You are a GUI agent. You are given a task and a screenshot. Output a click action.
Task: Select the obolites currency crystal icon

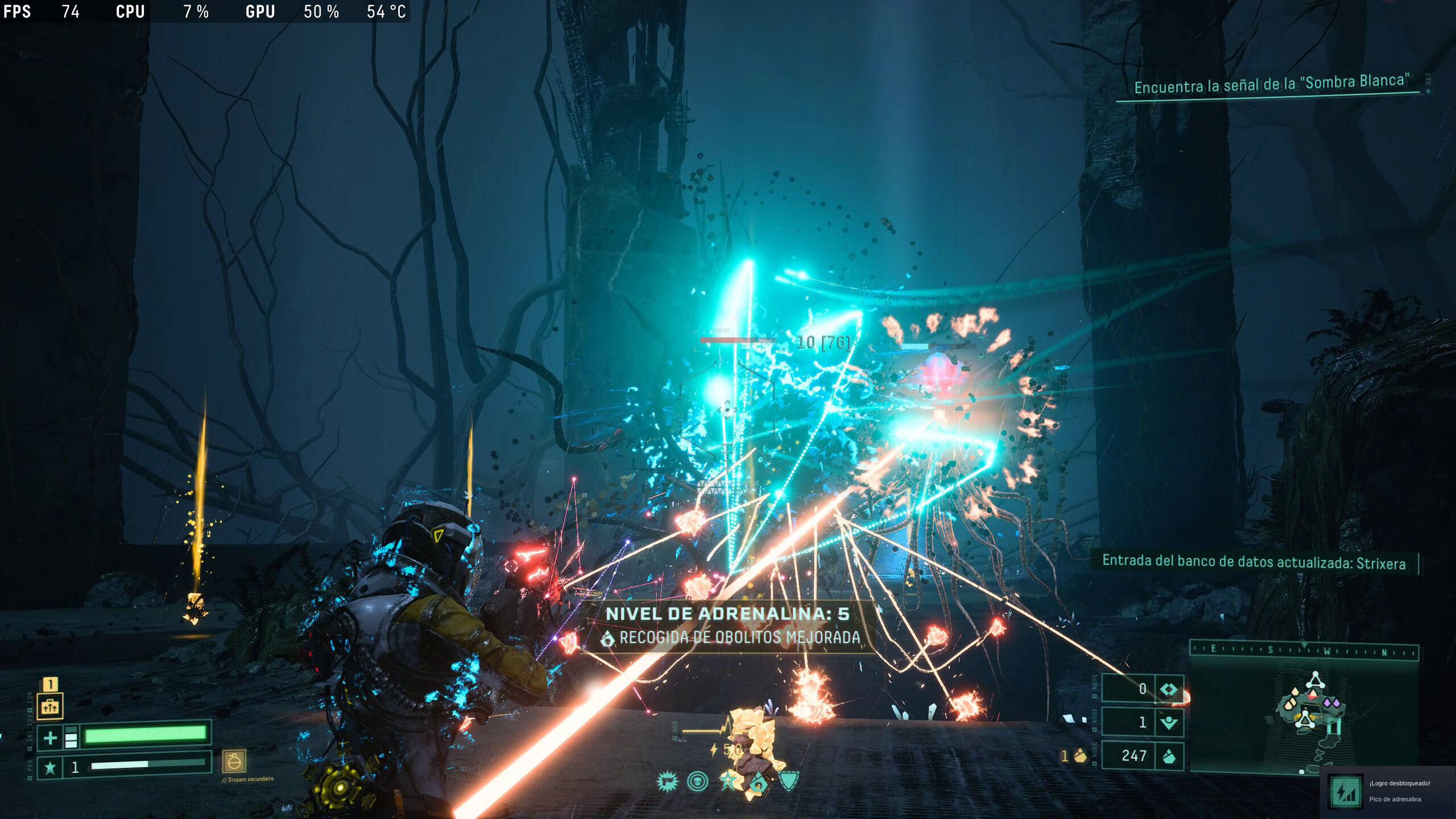1169,756
